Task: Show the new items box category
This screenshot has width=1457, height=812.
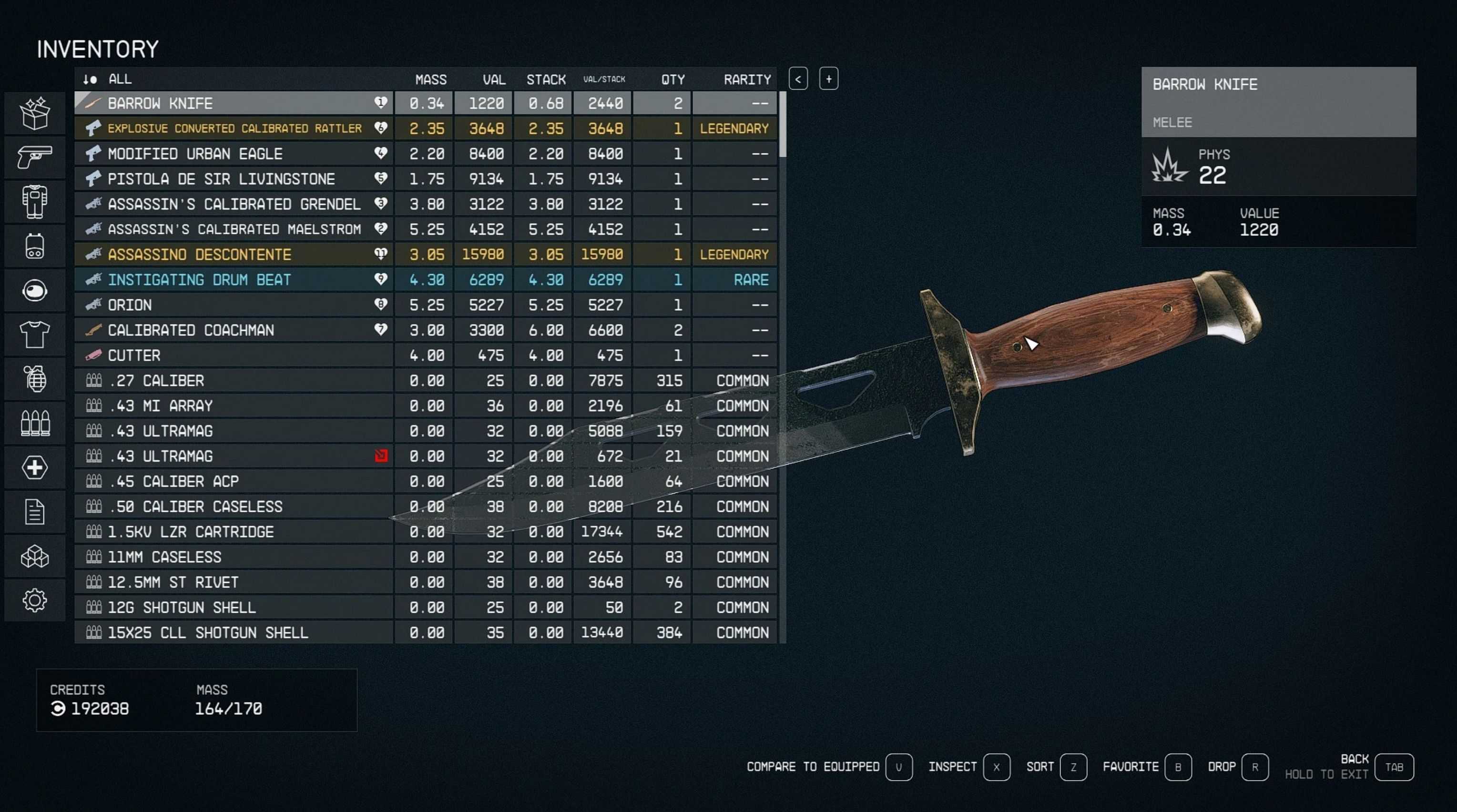Action: point(34,113)
